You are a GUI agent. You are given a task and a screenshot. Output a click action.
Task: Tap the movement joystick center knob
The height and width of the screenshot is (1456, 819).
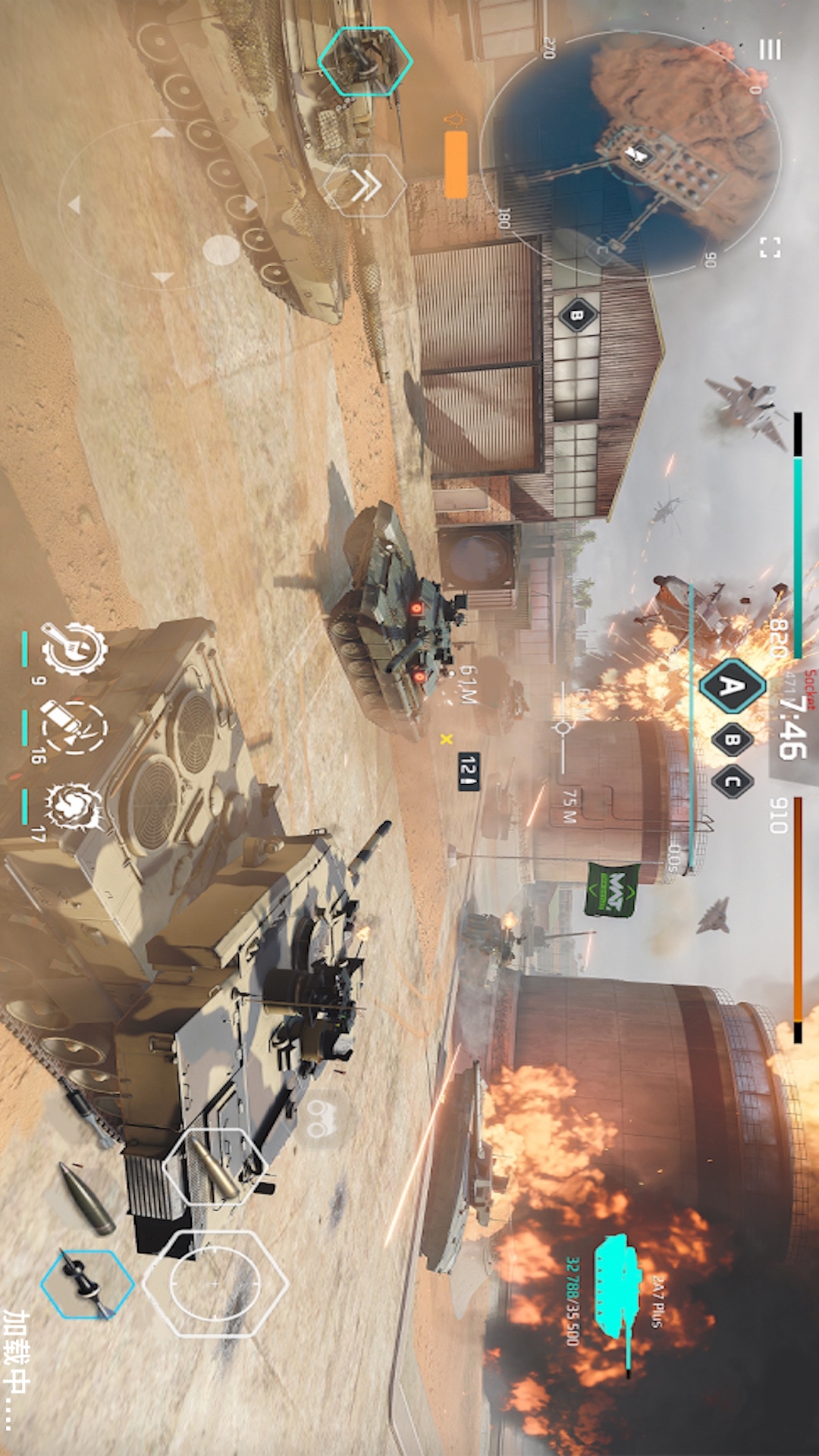click(221, 249)
